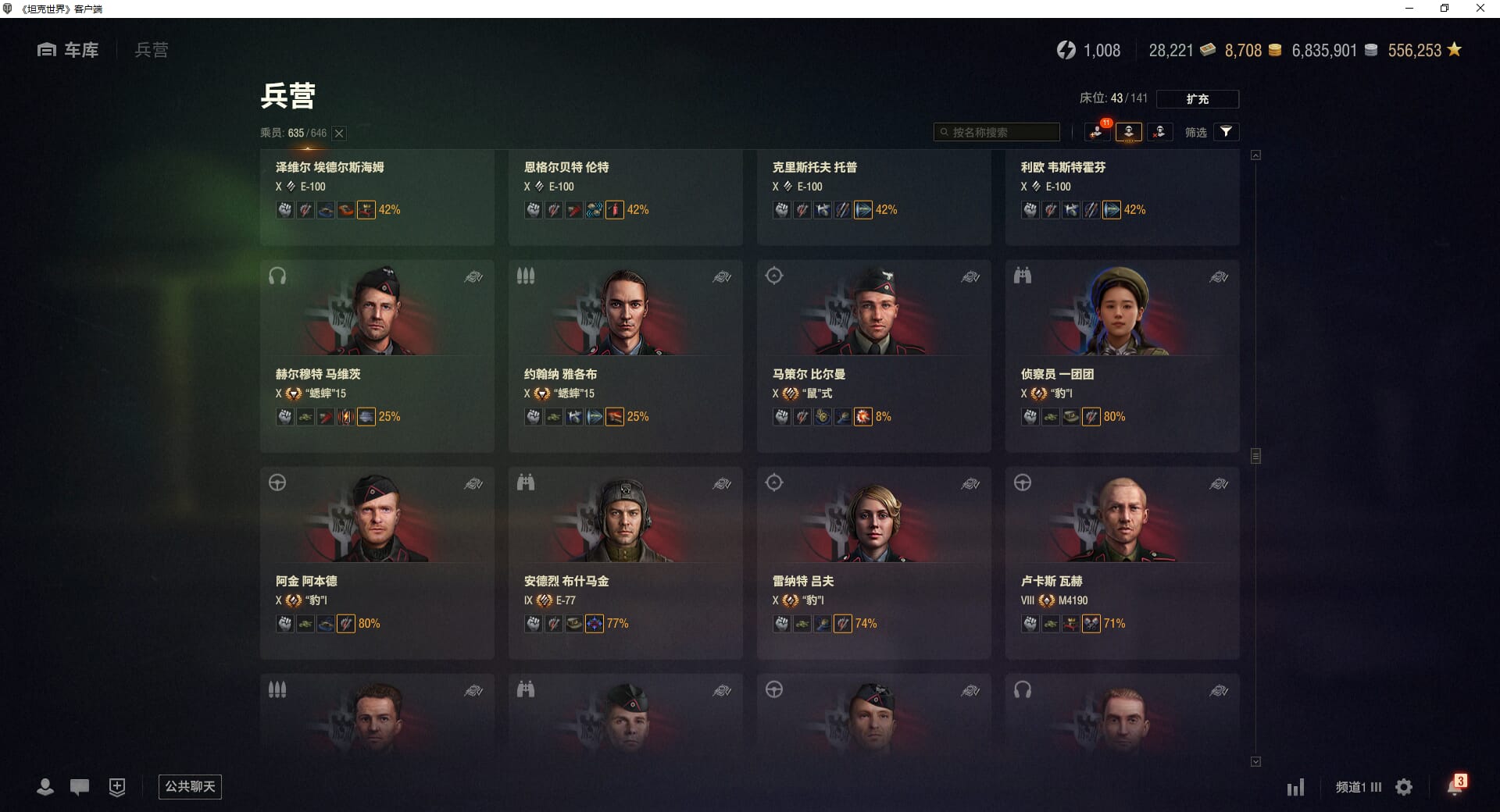
Task: Choose crew member 卢卡斯 瓦赫
Action: [1122, 562]
